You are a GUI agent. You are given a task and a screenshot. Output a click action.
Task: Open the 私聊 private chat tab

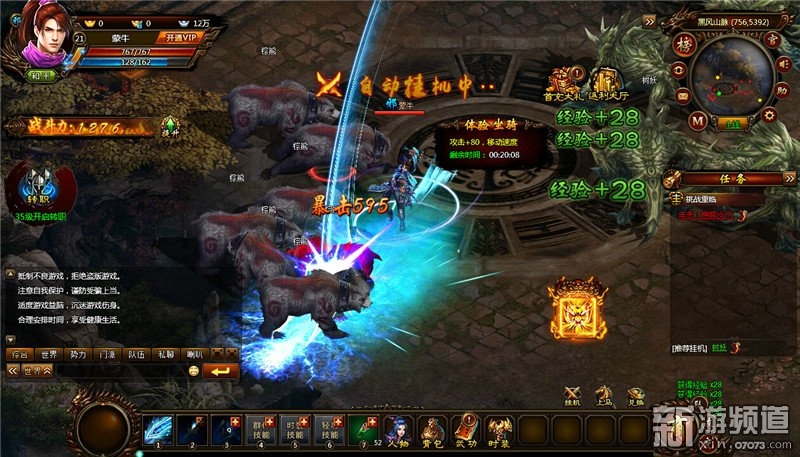tap(167, 354)
